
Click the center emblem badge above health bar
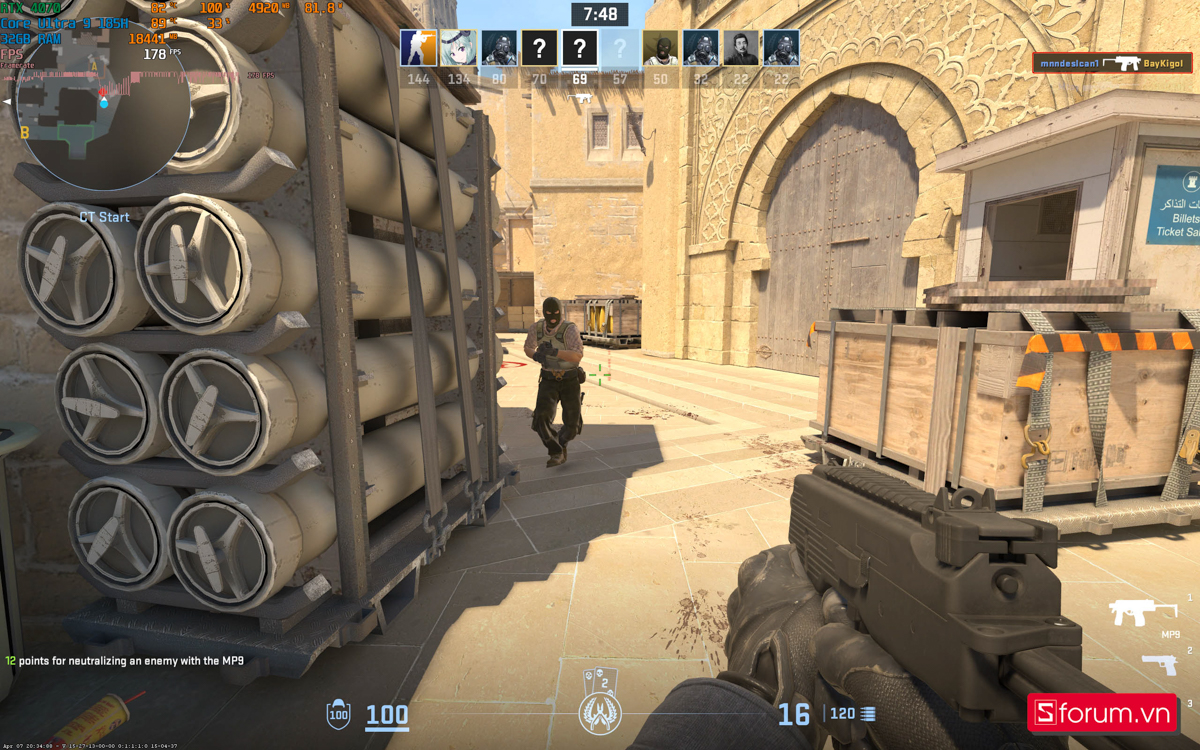(600, 711)
